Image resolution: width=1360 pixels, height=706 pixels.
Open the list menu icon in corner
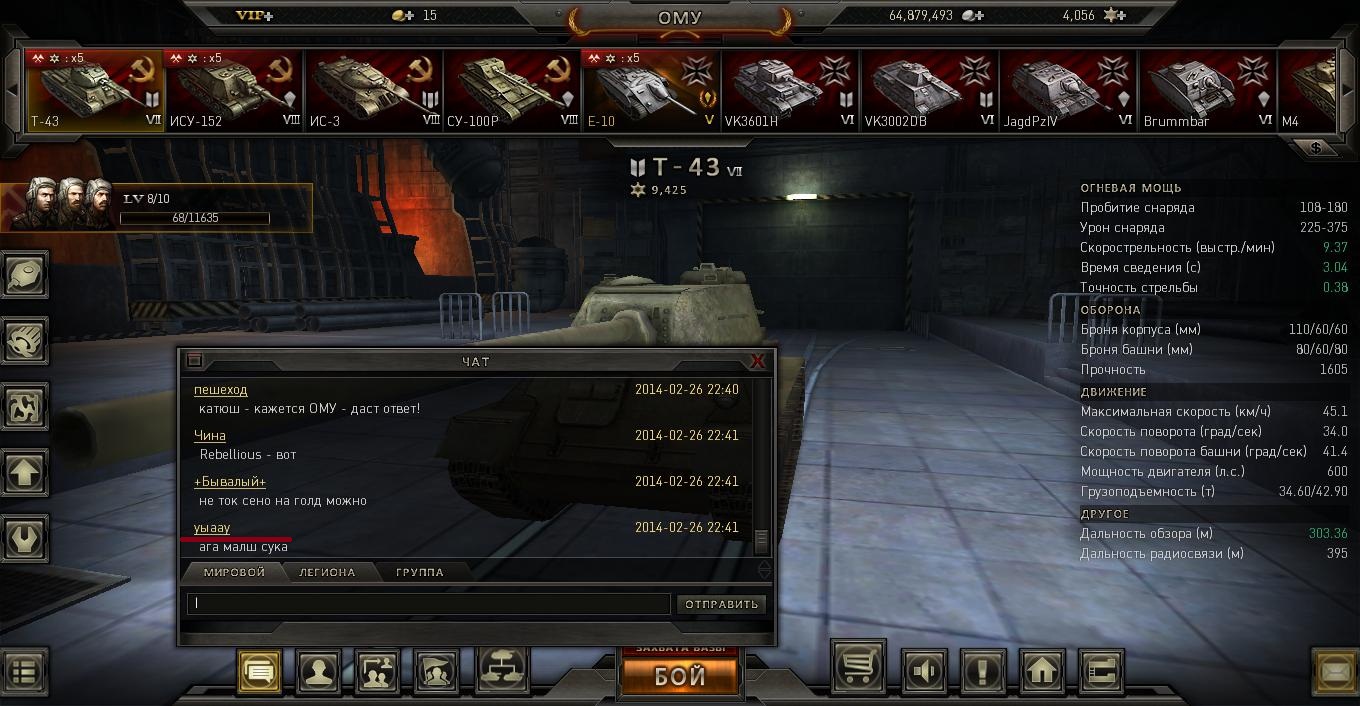pyautogui.click(x=23, y=671)
